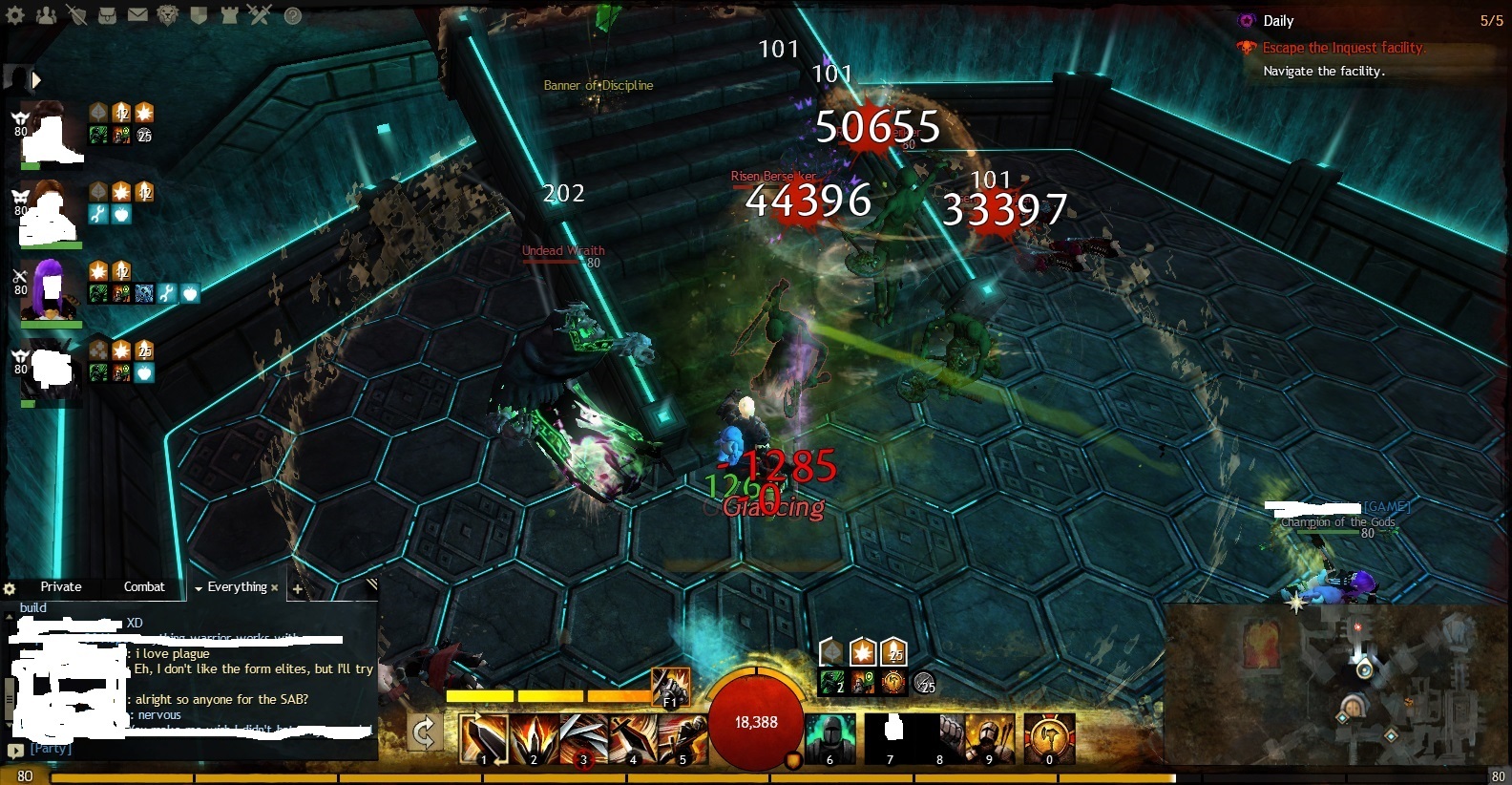The width and height of the screenshot is (1512, 785).
Task: Open the Black Lion Trading Post lion icon
Action: click(x=168, y=15)
